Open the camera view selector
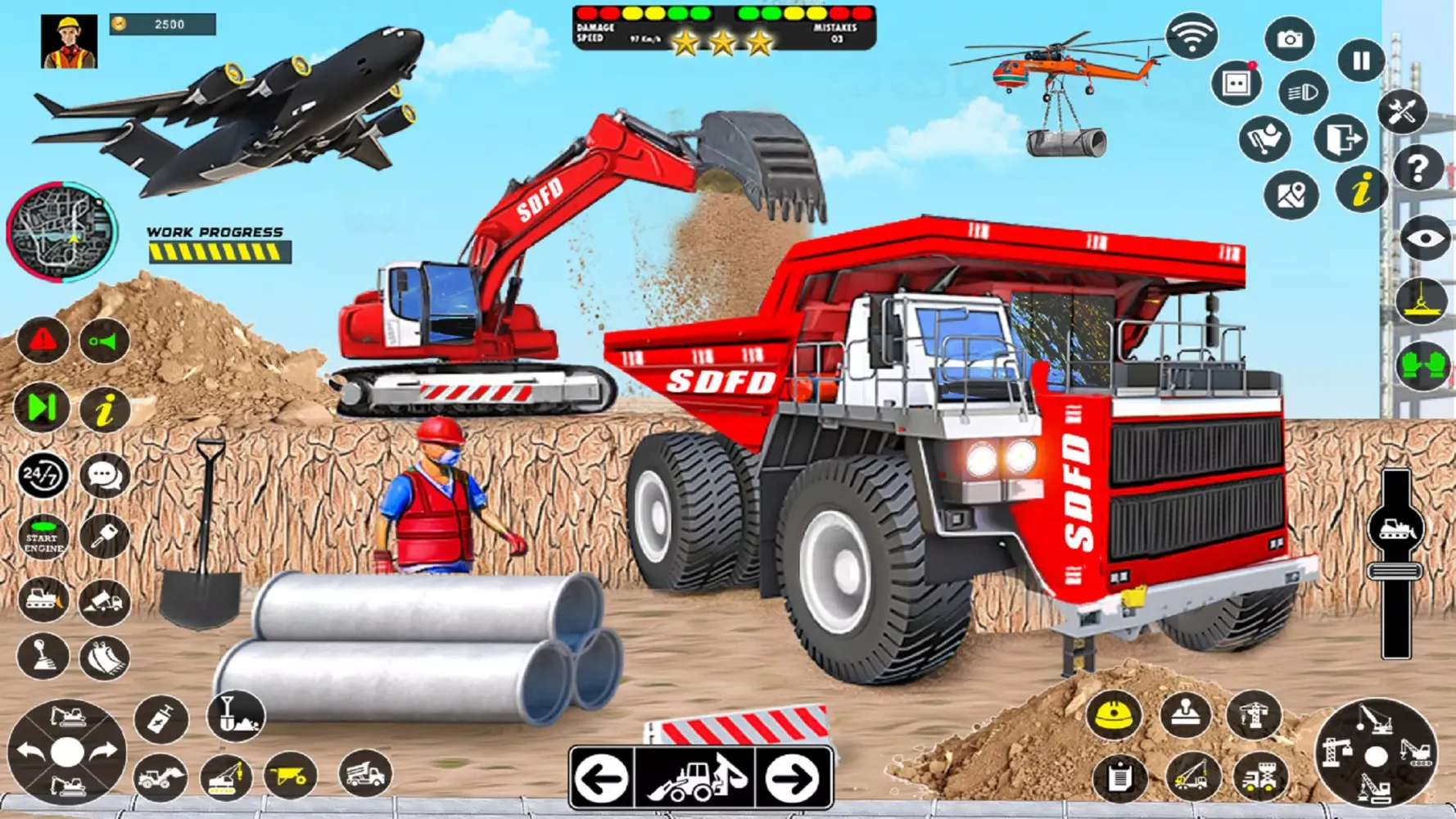 click(1291, 39)
